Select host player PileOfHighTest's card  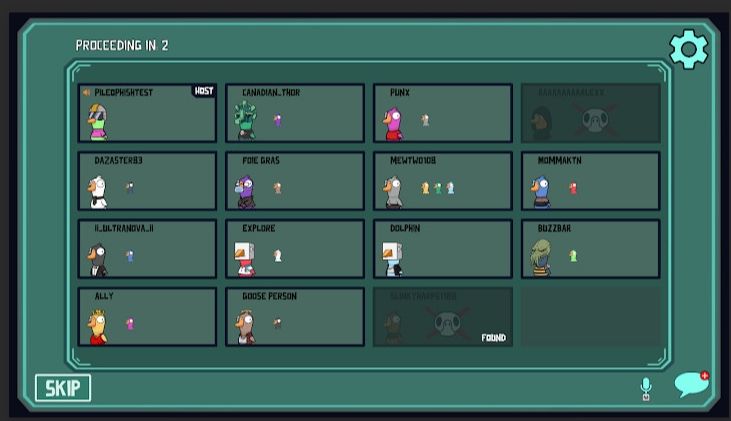(147, 113)
